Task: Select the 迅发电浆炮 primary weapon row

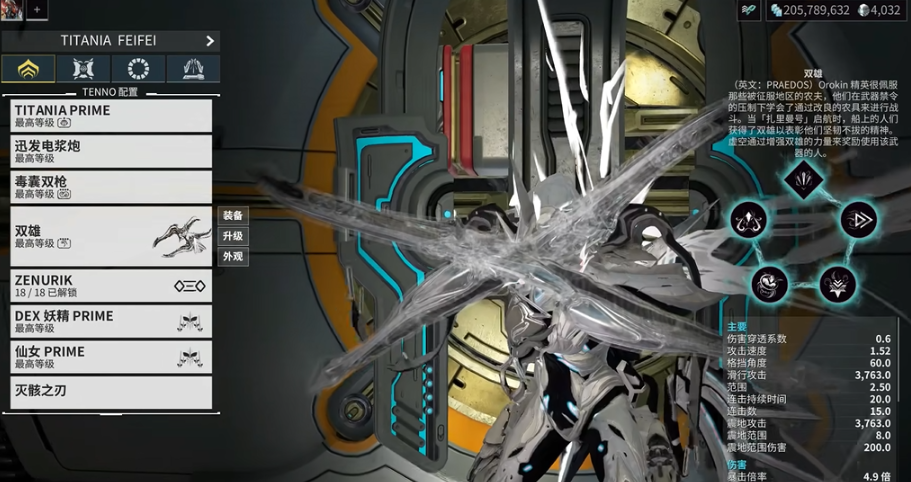Action: [111, 152]
